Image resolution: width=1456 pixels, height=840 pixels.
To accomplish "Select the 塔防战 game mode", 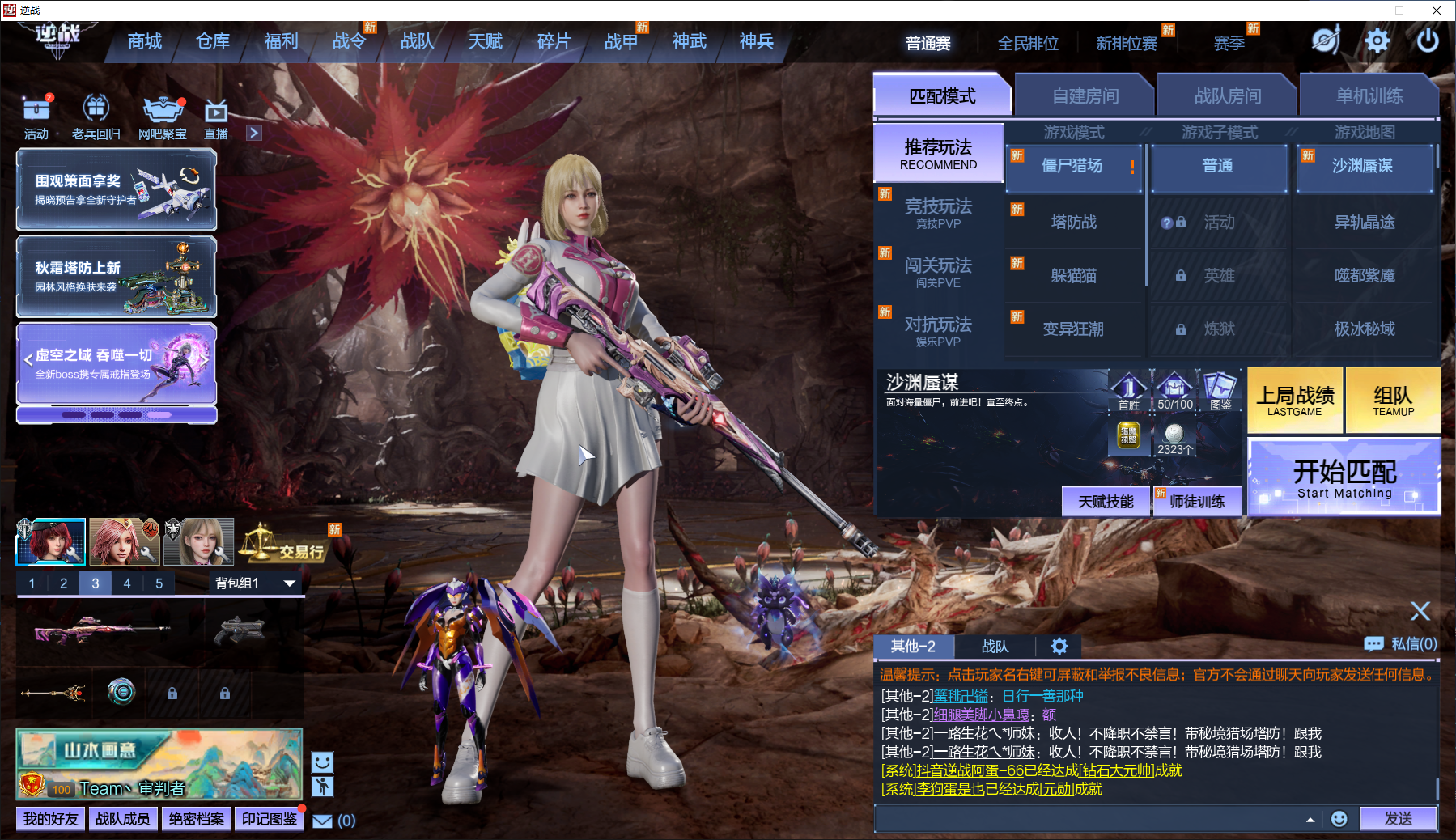I will [x=1073, y=222].
